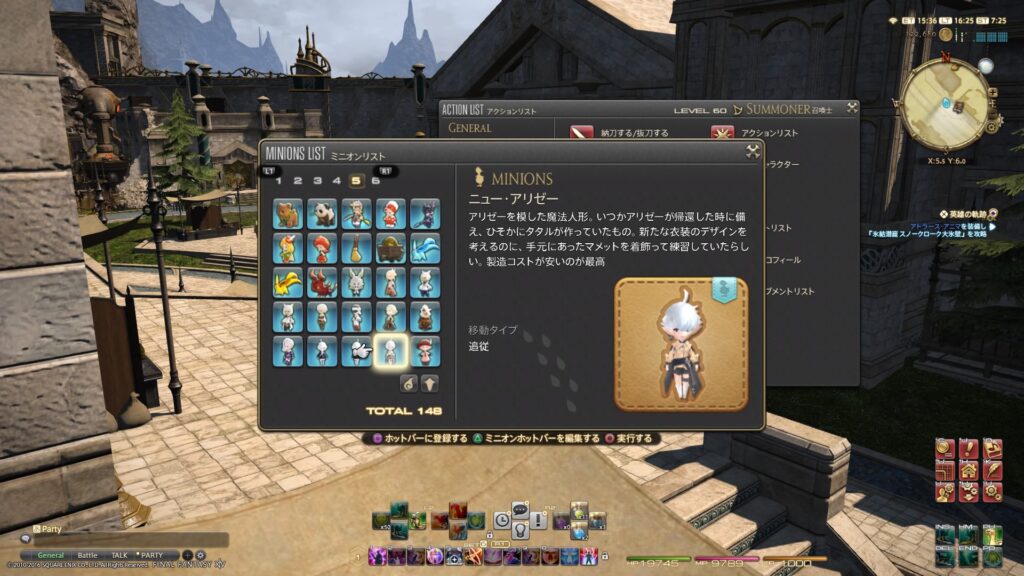Viewport: 1024px width, 576px height.
Task: Close the Action List window
Action: [x=850, y=108]
